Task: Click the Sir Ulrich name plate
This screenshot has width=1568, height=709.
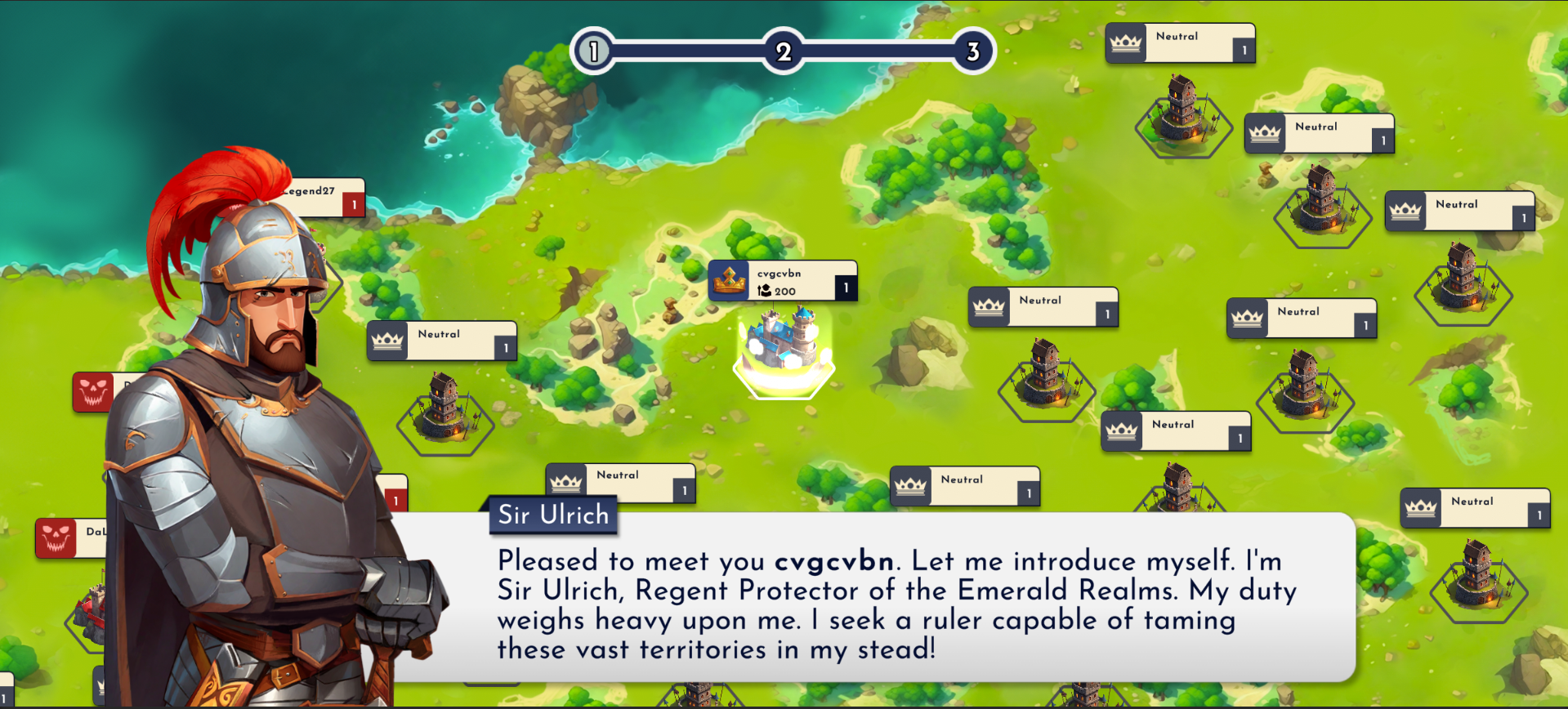Action: (x=553, y=515)
